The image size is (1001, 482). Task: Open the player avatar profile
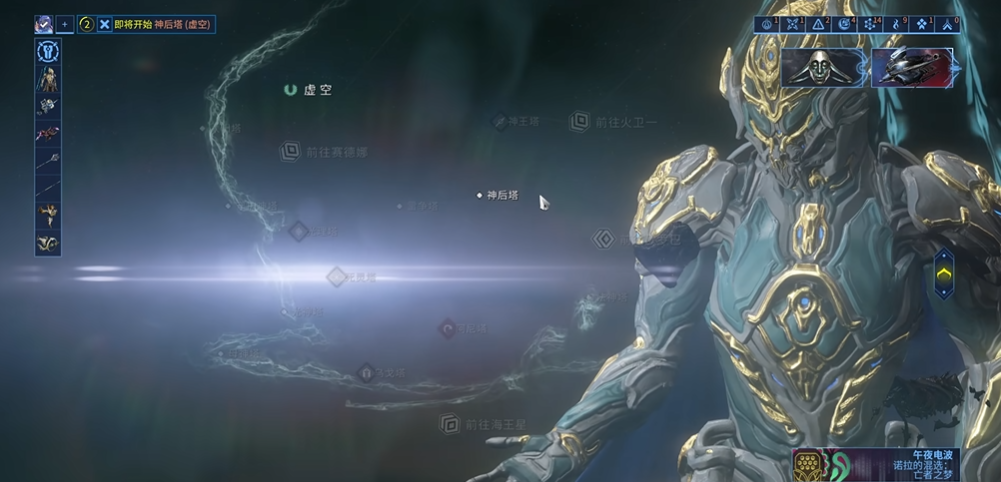coord(44,24)
